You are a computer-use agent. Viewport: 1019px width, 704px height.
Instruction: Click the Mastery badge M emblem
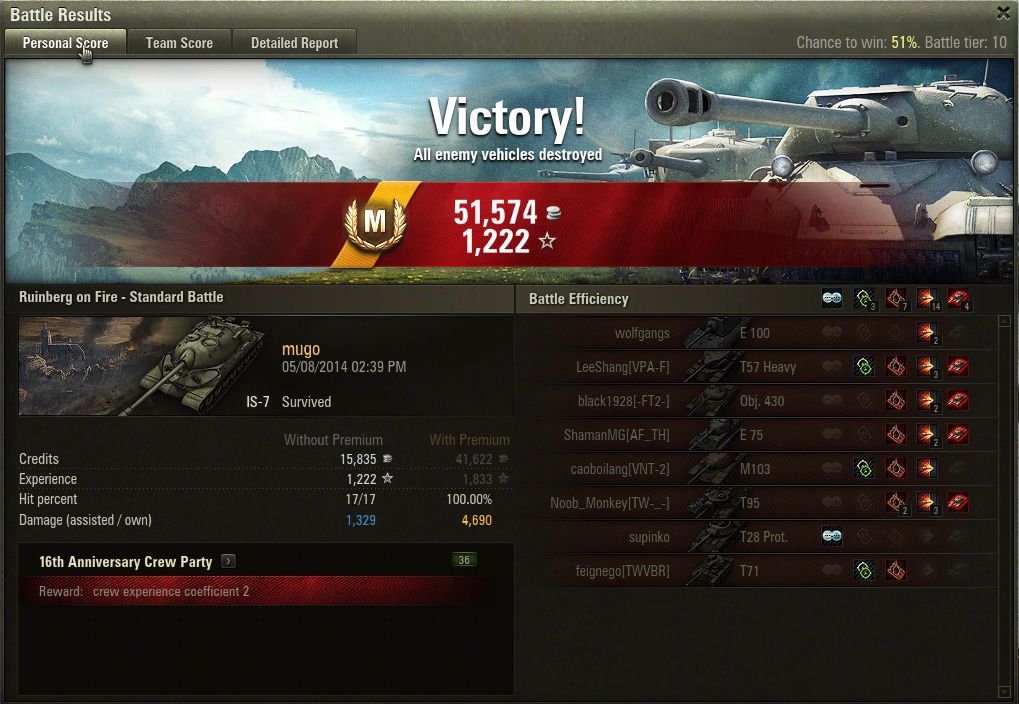coord(374,222)
